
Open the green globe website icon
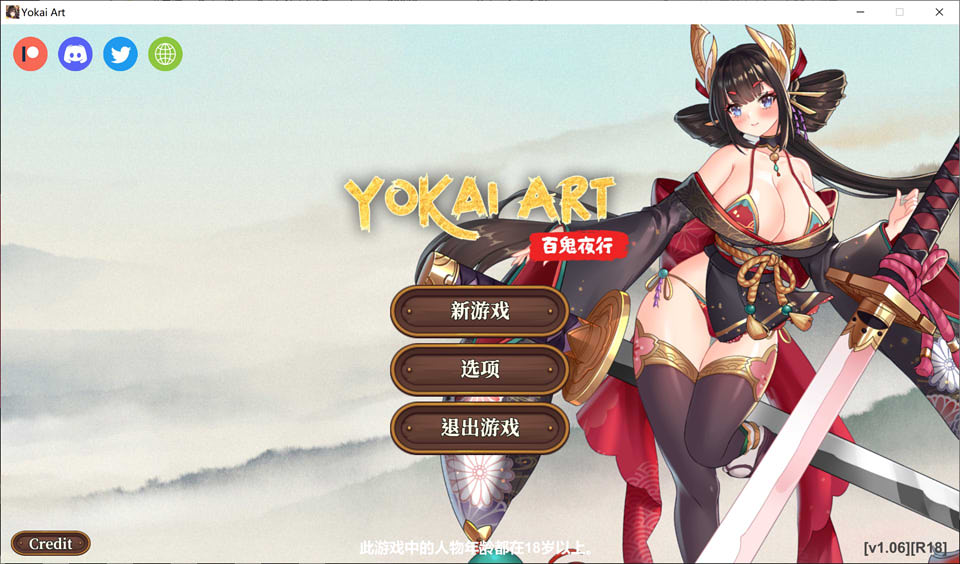pyautogui.click(x=165, y=54)
